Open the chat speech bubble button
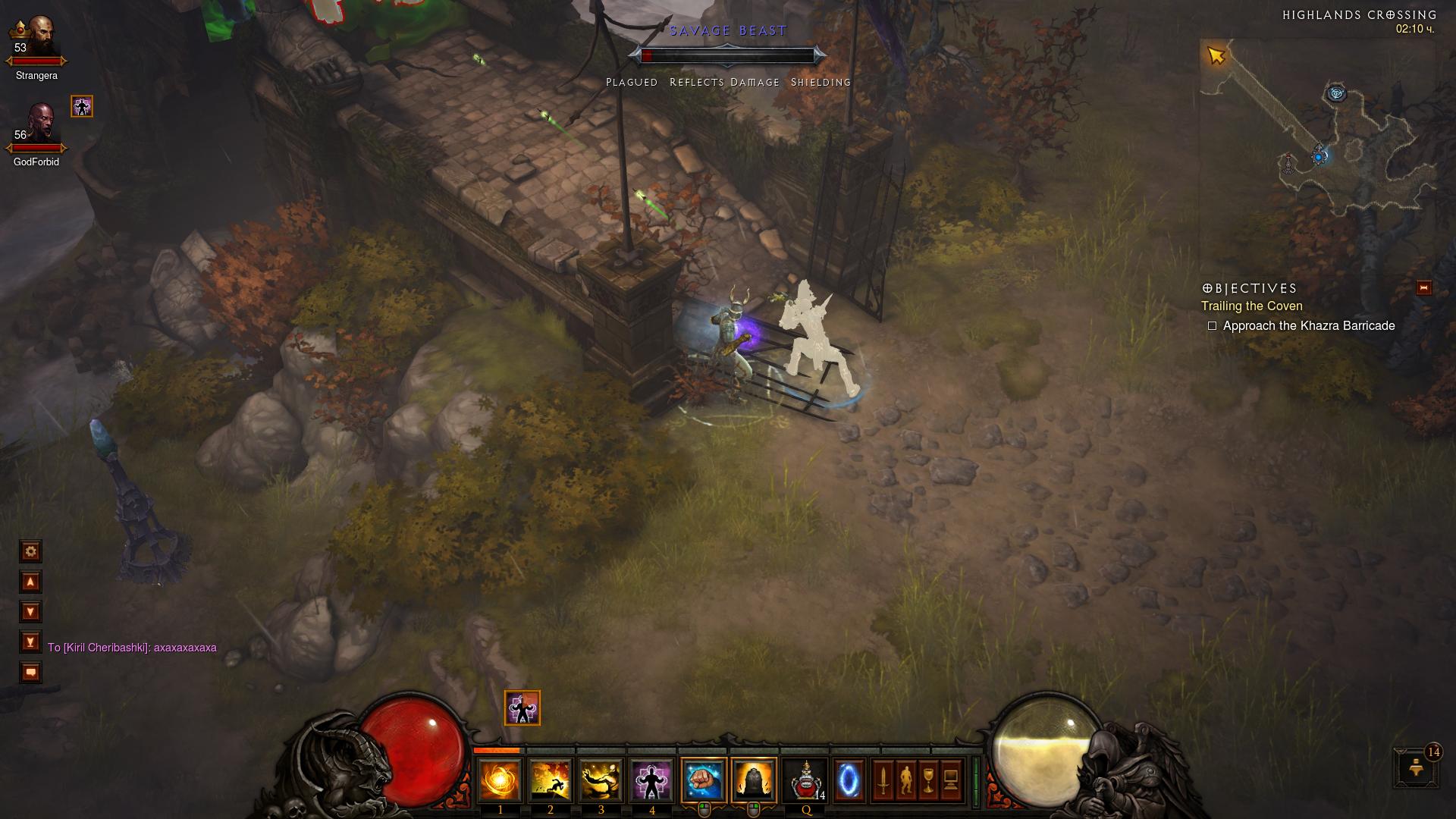1456x819 pixels. coord(31,673)
